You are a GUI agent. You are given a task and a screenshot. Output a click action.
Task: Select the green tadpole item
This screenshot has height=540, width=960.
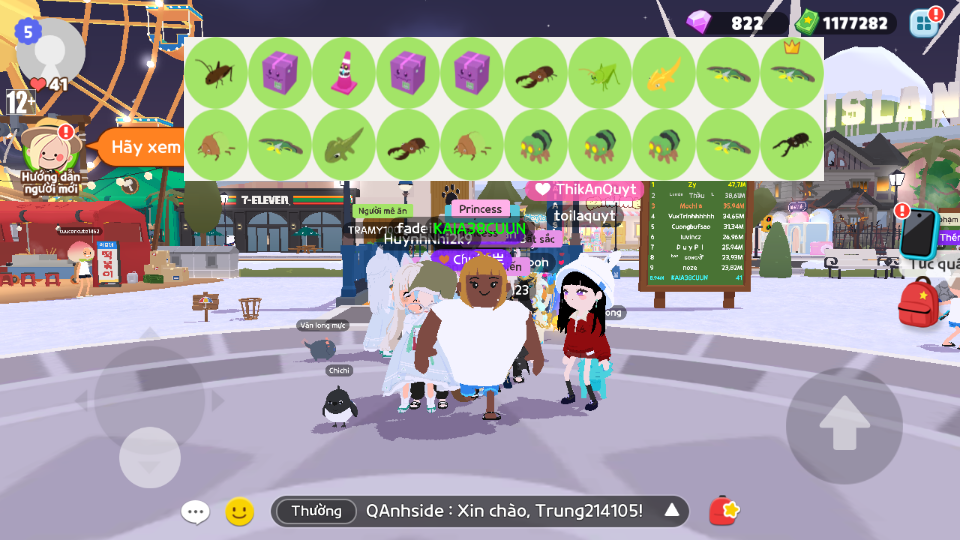tap(343, 145)
